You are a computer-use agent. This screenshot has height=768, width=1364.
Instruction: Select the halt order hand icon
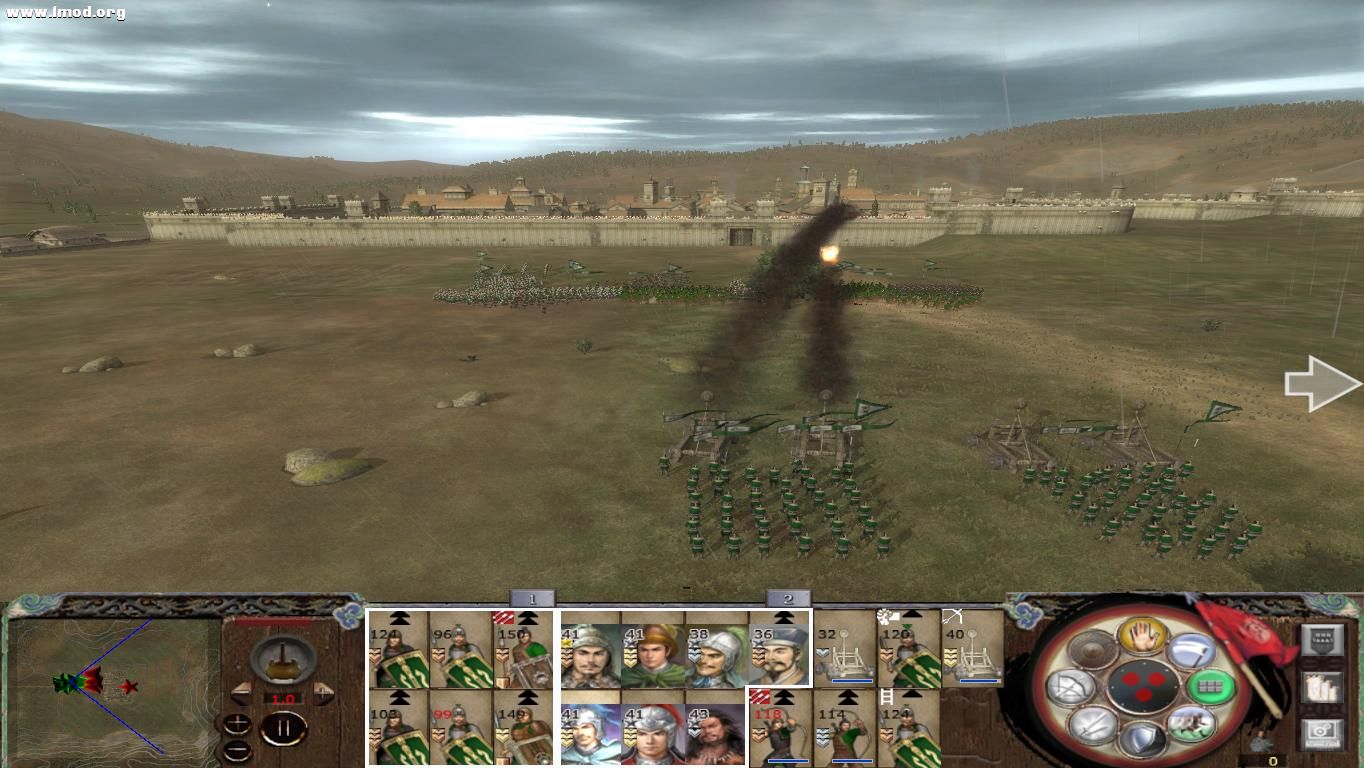pos(1141,638)
